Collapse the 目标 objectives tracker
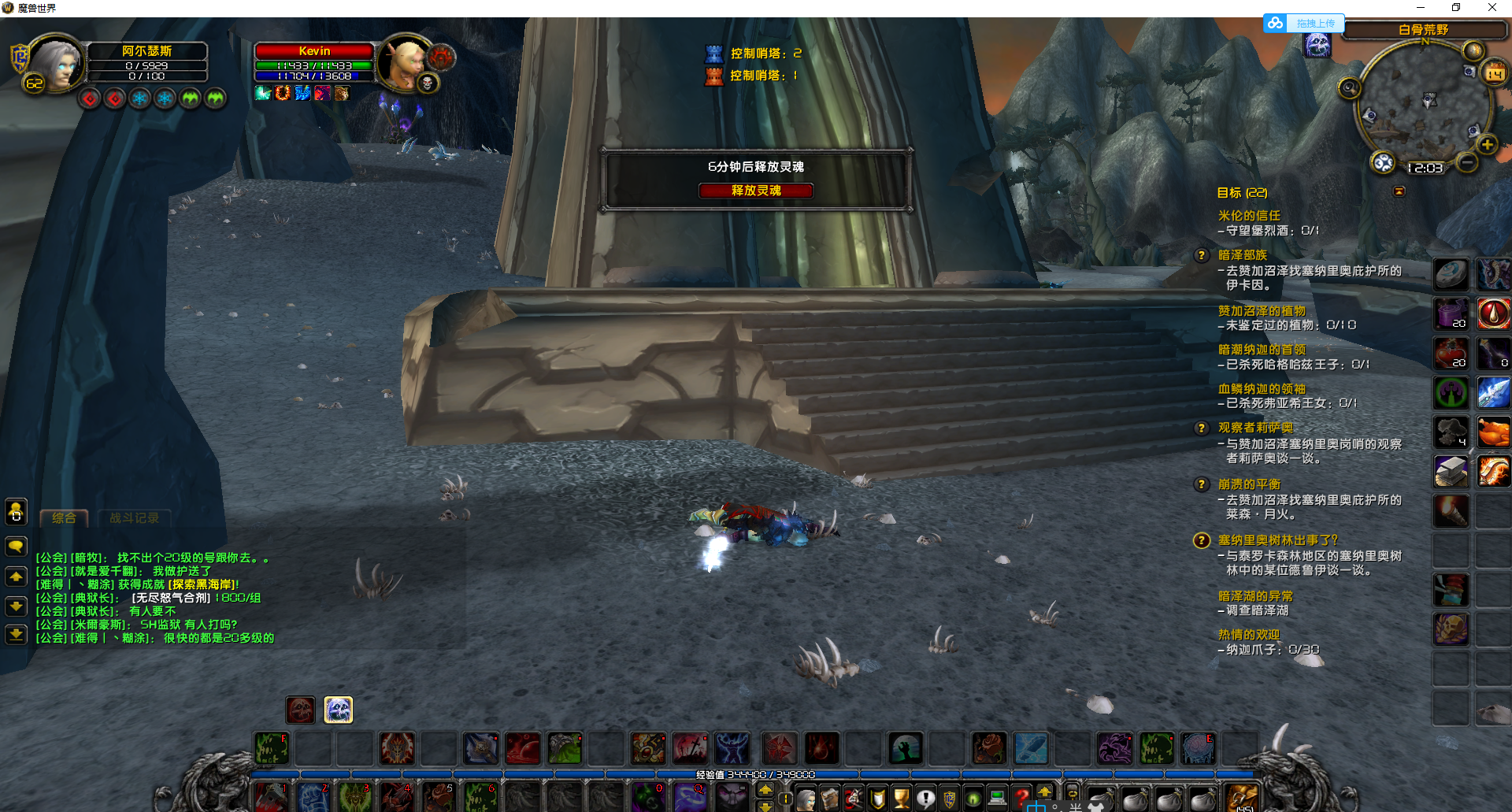 click(x=1399, y=191)
